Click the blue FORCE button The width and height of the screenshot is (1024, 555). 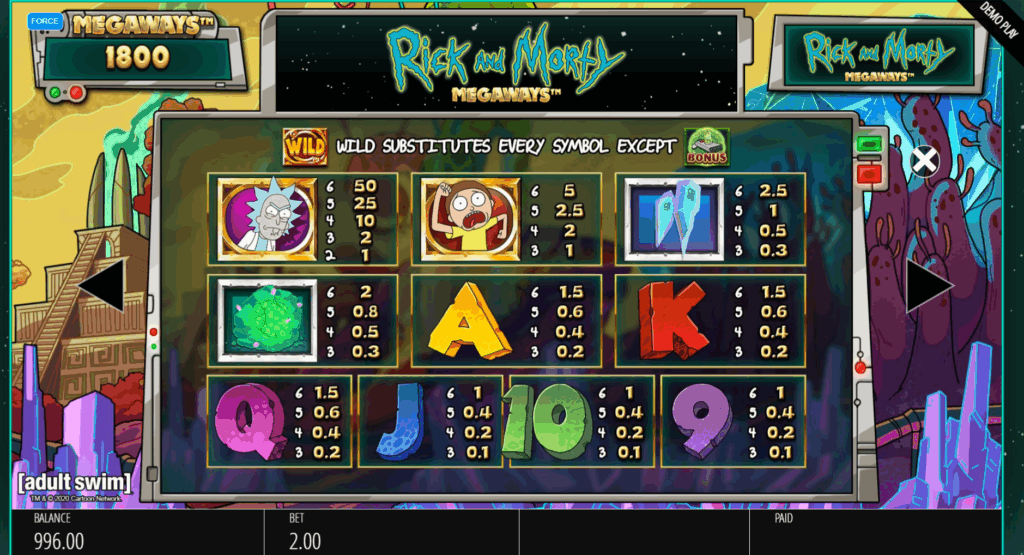pyautogui.click(x=43, y=20)
